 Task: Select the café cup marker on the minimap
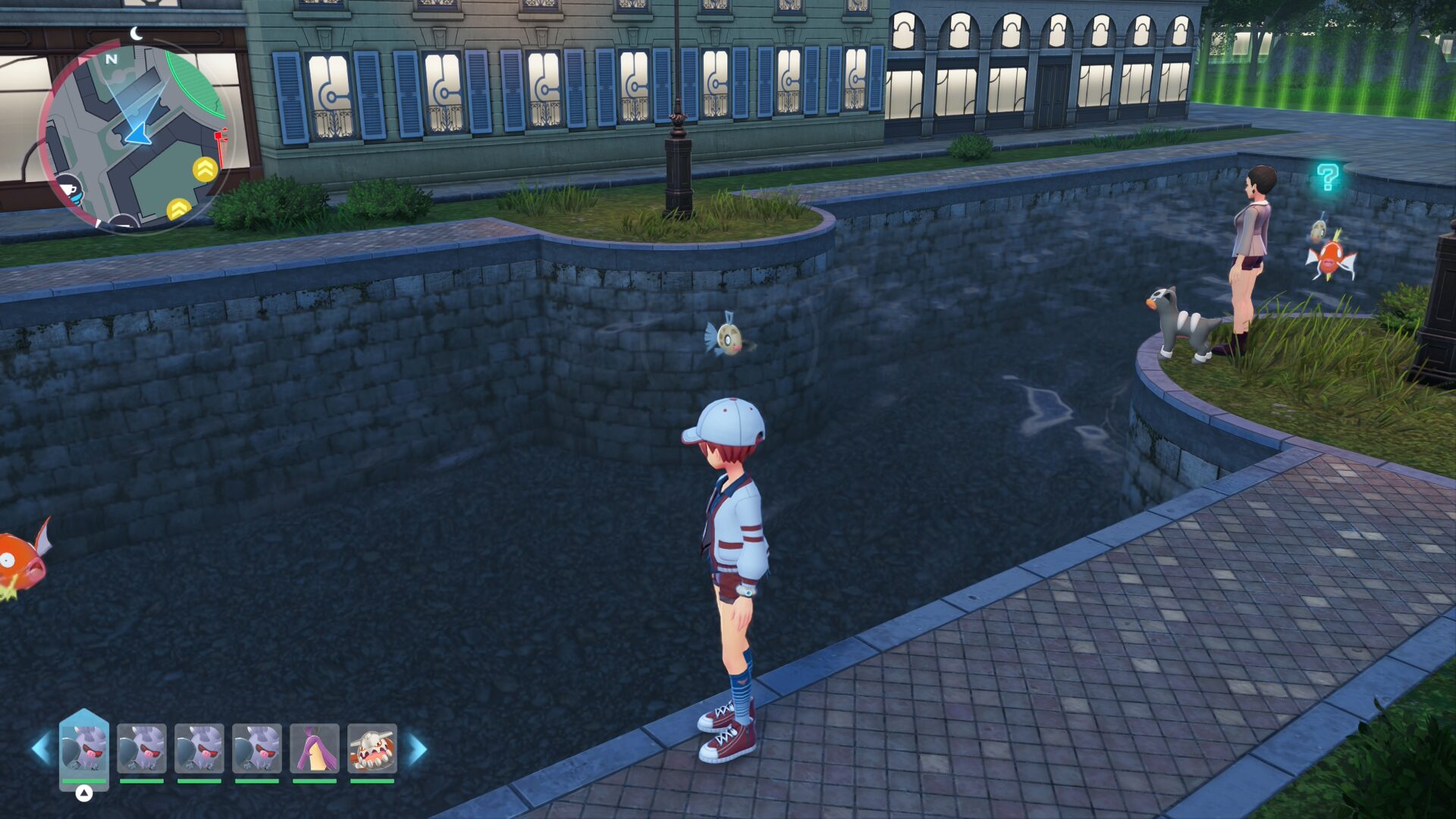click(x=70, y=189)
